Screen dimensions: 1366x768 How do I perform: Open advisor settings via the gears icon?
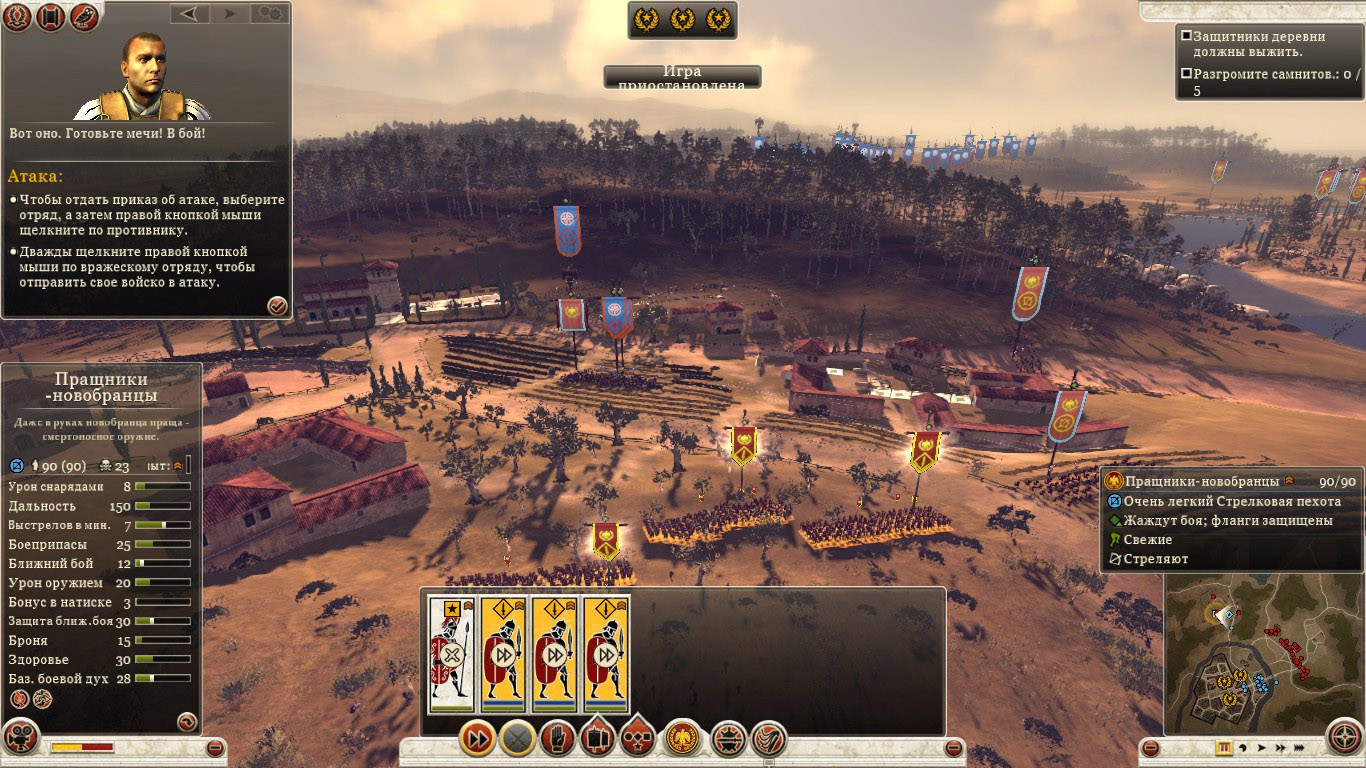tap(268, 14)
